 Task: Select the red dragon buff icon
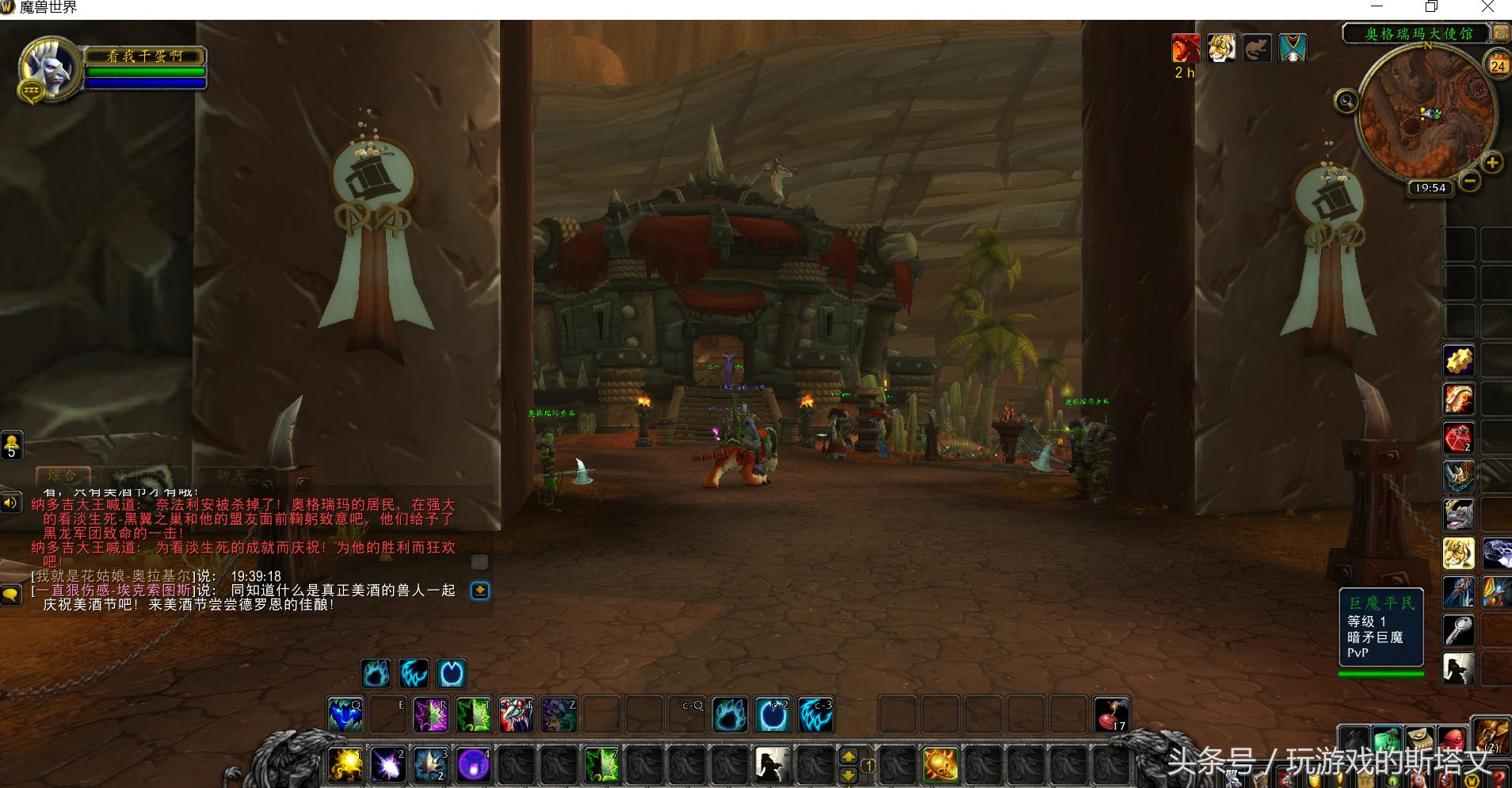click(x=1186, y=48)
